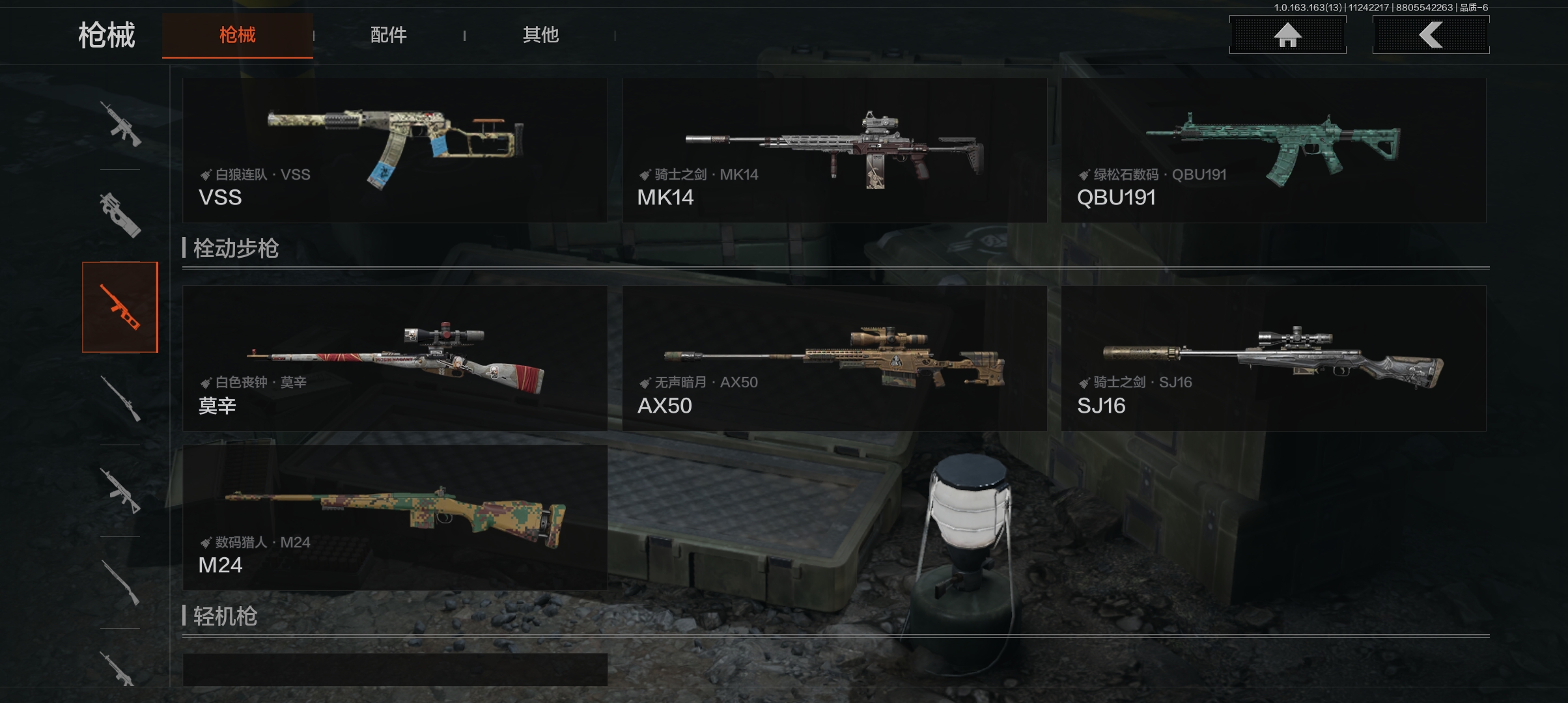Go to the home screen
The image size is (1568, 703).
(1287, 35)
